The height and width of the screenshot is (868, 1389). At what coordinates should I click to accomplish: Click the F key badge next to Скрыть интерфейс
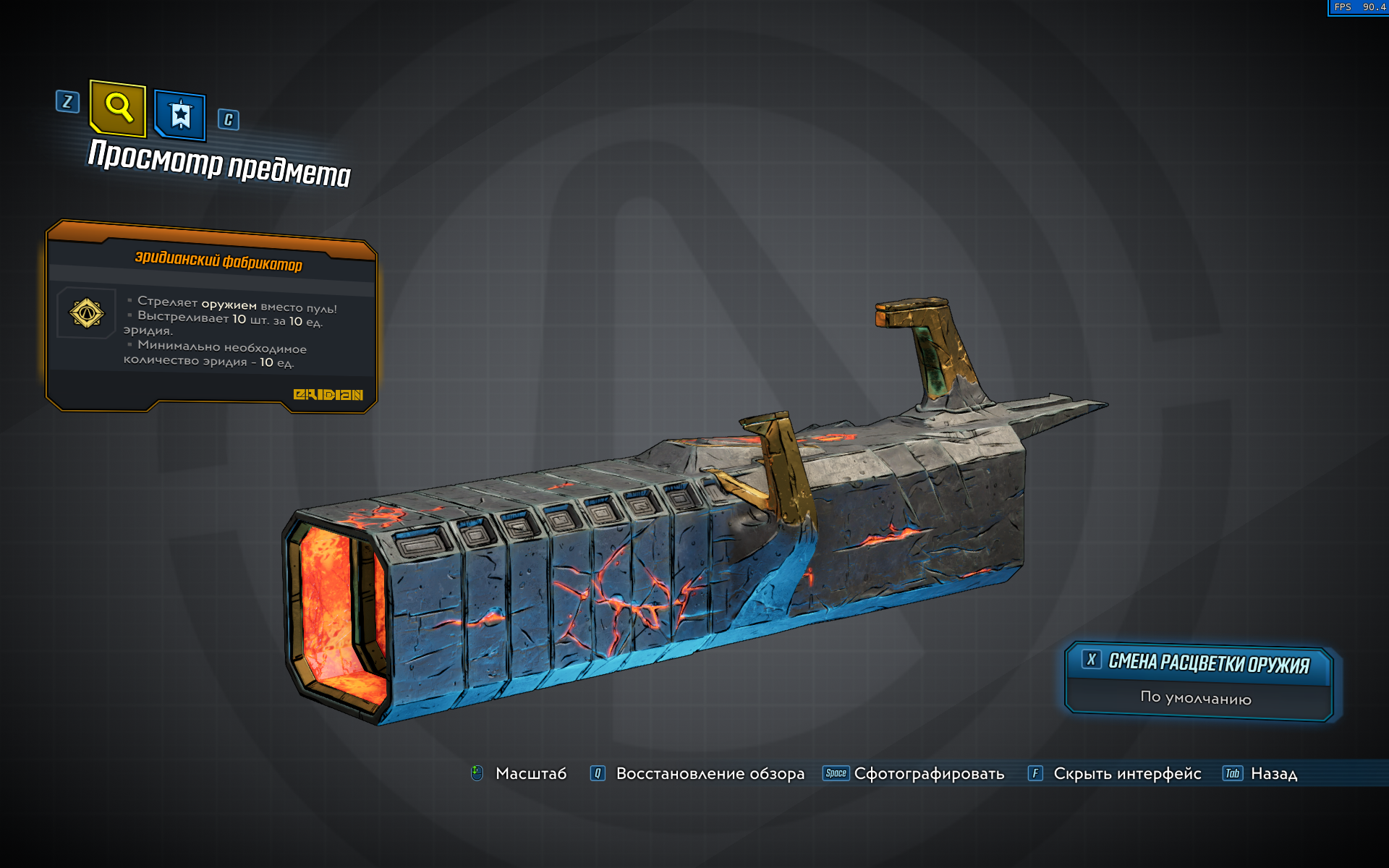click(x=1037, y=773)
